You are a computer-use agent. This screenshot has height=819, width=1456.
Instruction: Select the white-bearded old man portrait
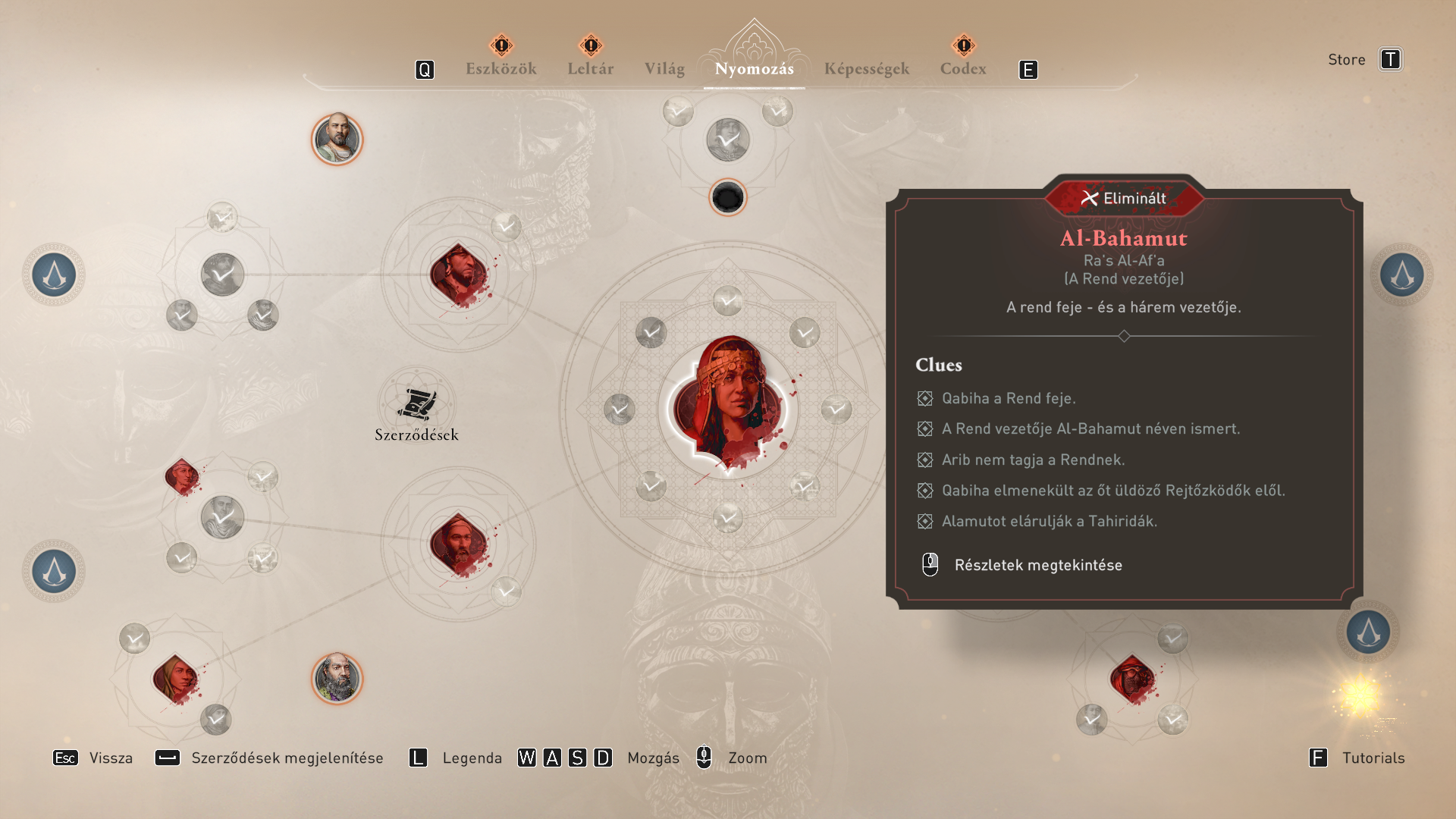[337, 678]
